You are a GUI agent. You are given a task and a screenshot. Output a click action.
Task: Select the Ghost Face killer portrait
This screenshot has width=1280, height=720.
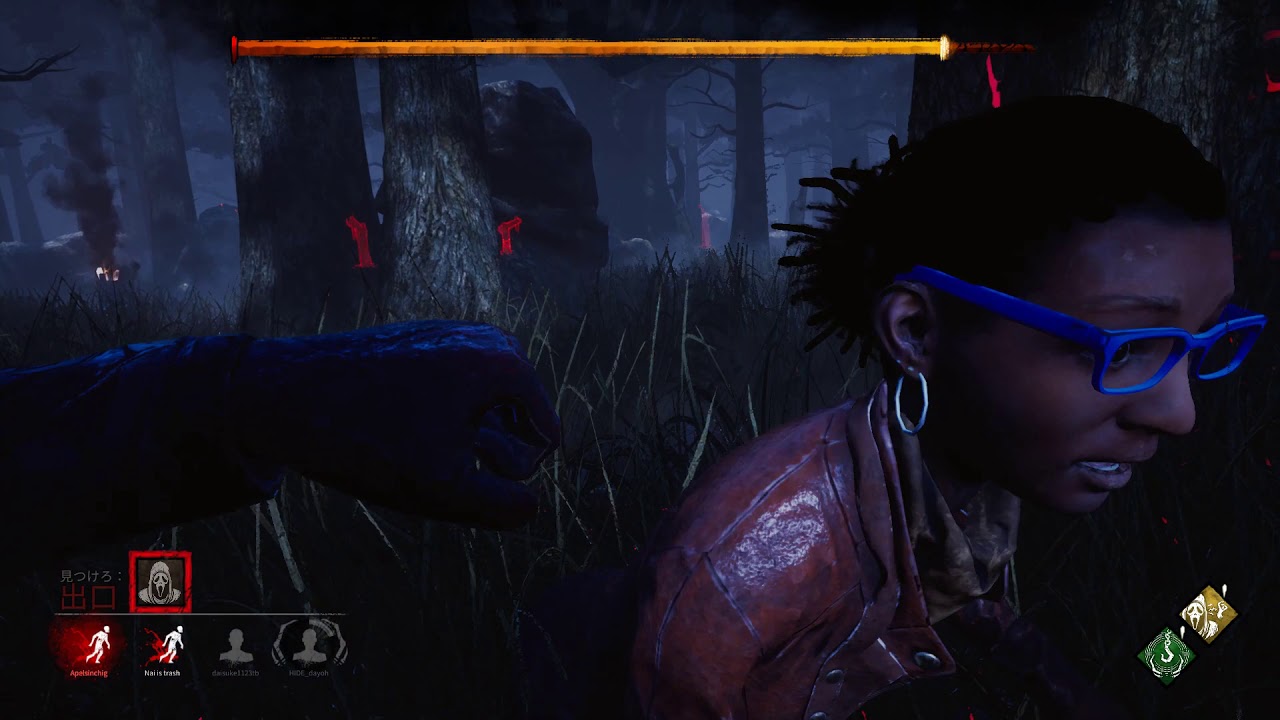tap(160, 582)
